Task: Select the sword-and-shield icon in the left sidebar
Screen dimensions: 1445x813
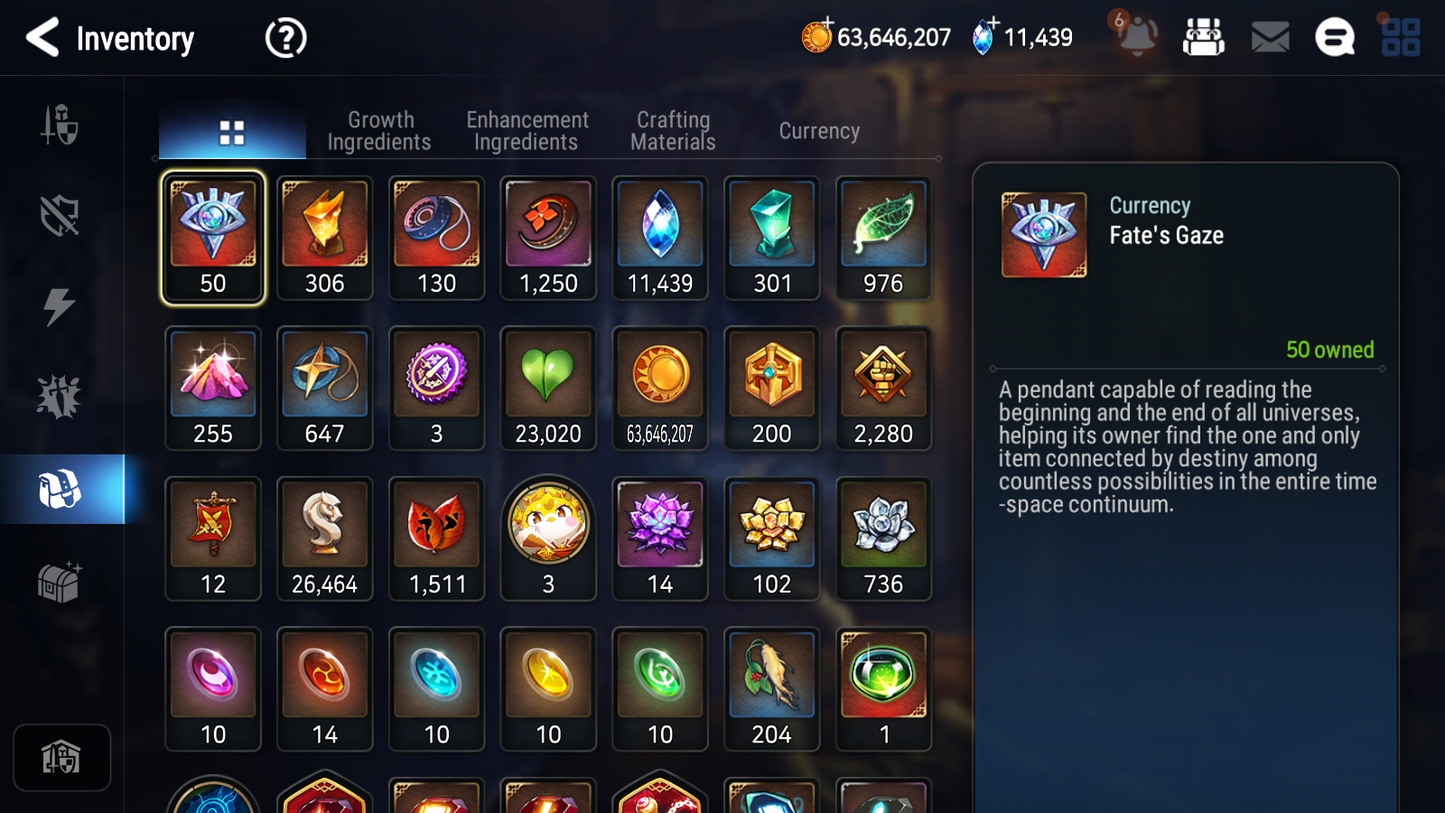Action: [60, 125]
